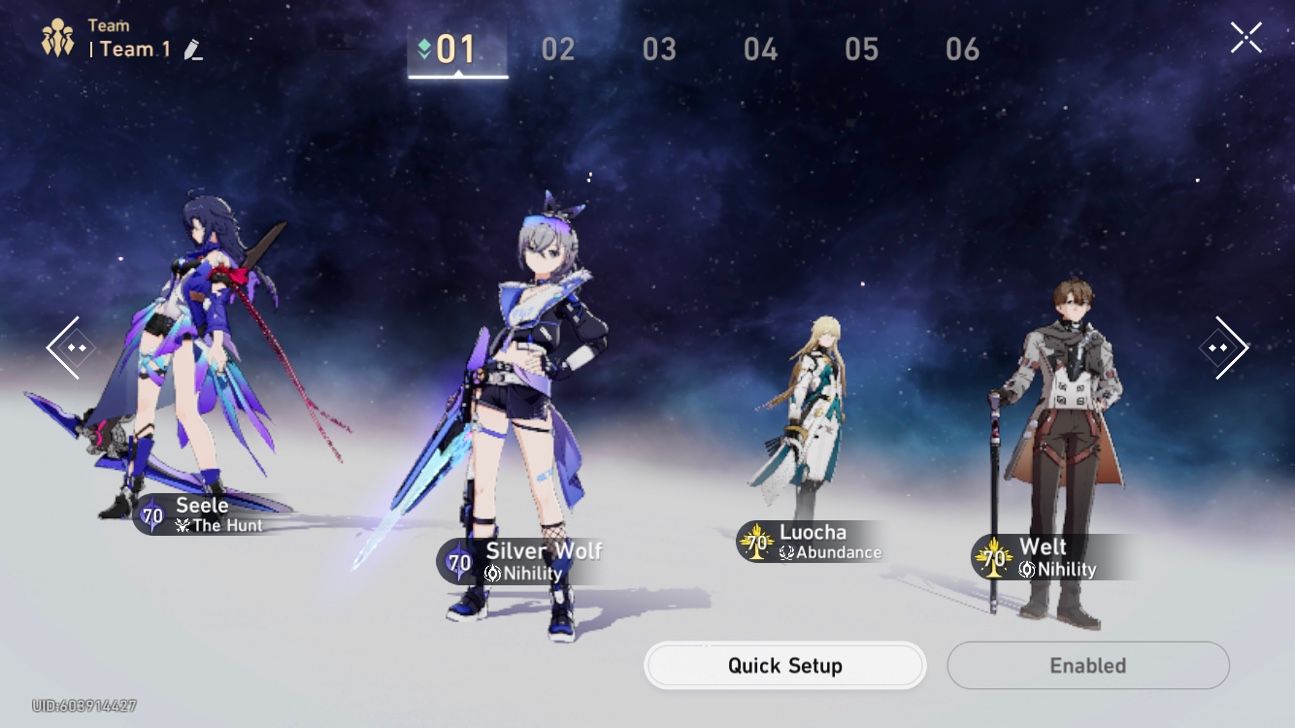This screenshot has width=1295, height=728.
Task: Click Welt's level 70 badge
Action: click(994, 557)
